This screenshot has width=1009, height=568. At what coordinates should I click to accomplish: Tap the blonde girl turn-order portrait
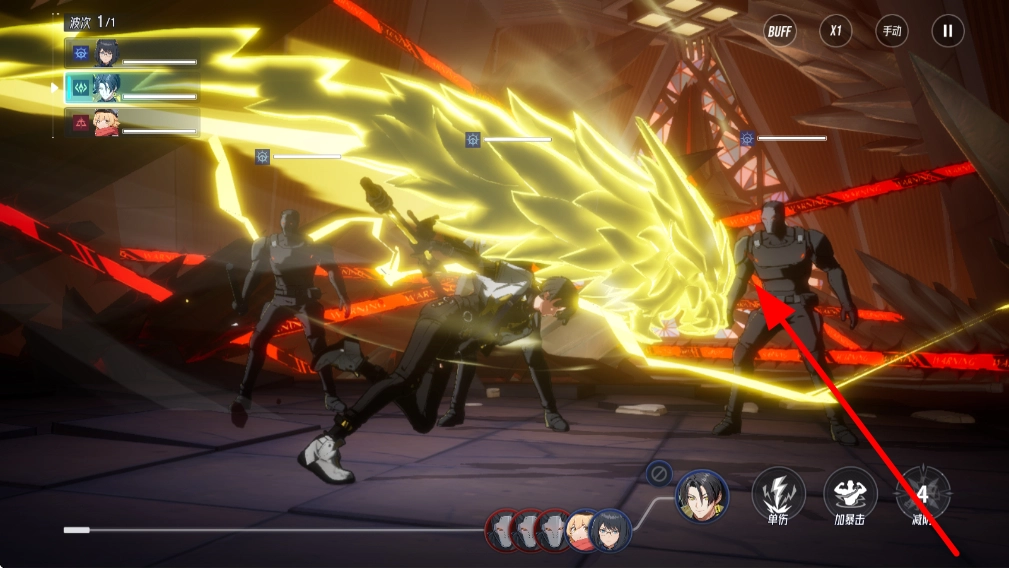coord(582,530)
